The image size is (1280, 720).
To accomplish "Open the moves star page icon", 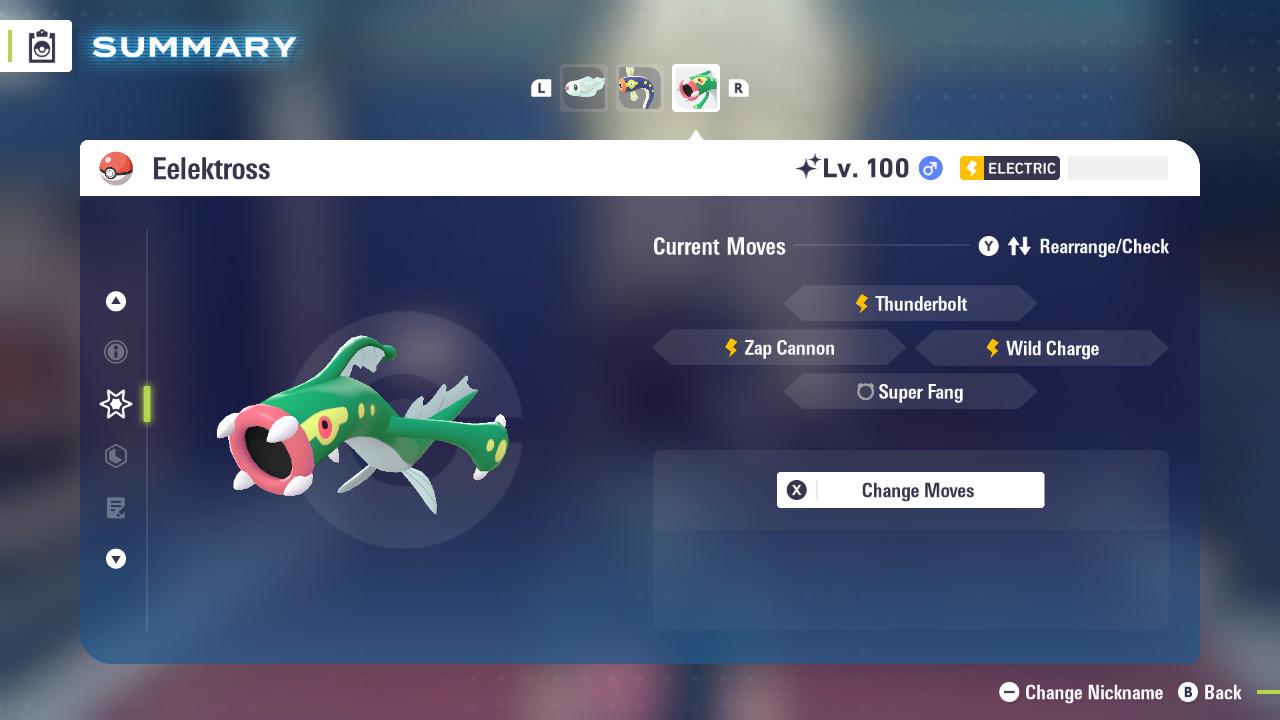I will coord(116,404).
